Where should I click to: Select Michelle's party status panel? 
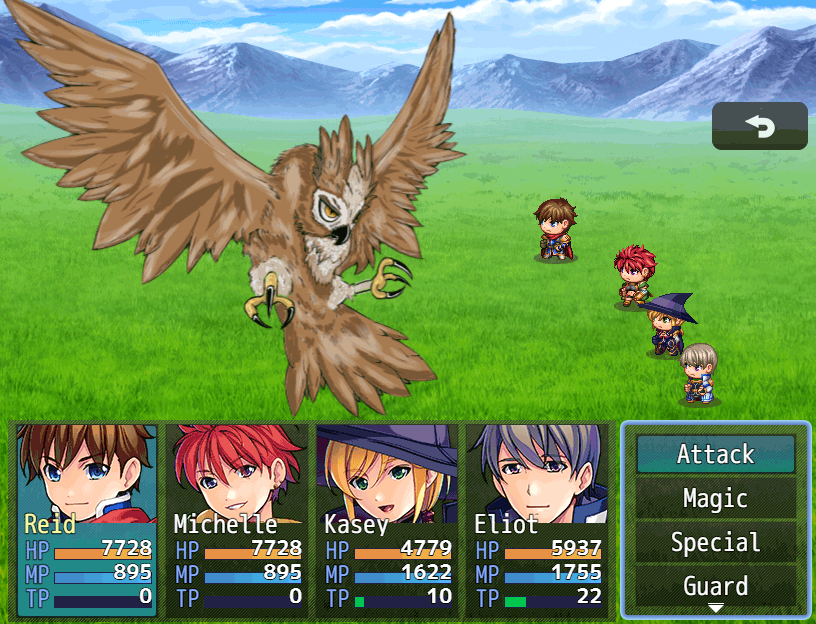pyautogui.click(x=237, y=519)
